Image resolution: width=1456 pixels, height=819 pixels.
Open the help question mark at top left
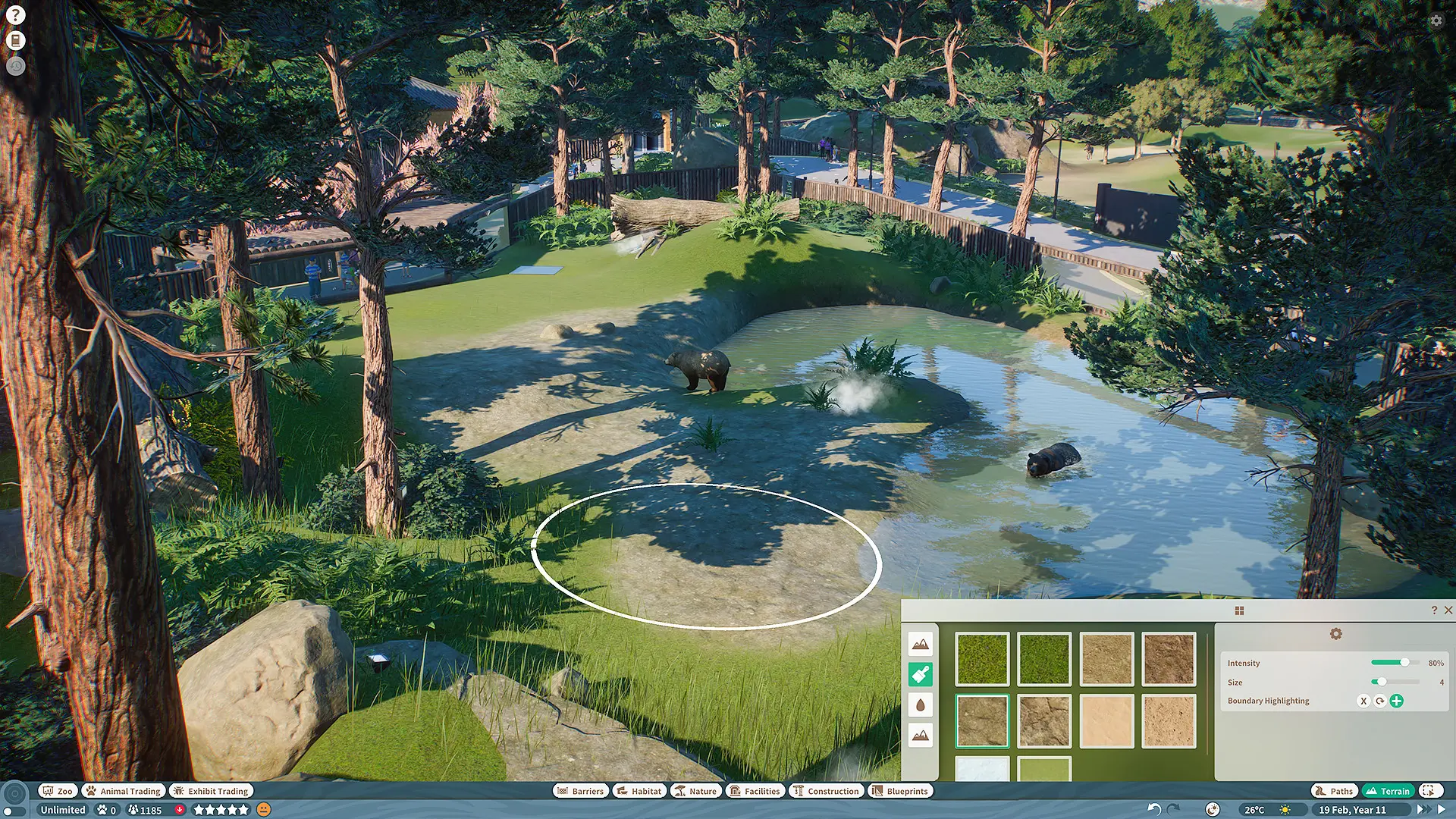(16, 16)
